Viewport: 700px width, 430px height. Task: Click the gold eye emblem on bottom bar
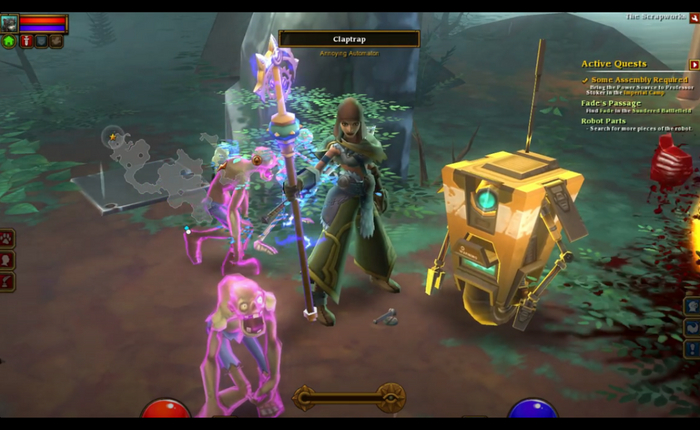(x=390, y=397)
